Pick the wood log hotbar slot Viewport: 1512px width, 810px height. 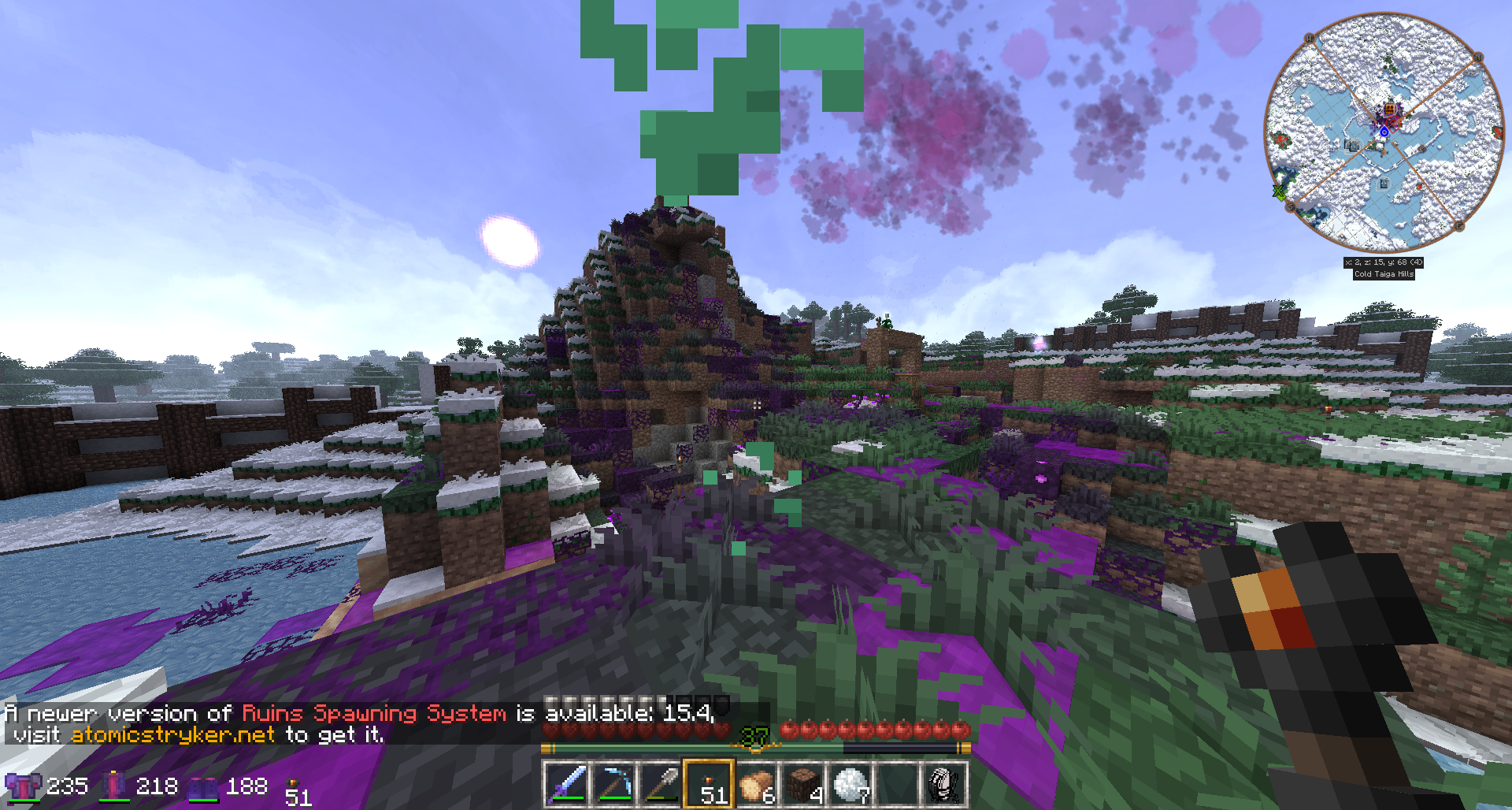pos(755,784)
